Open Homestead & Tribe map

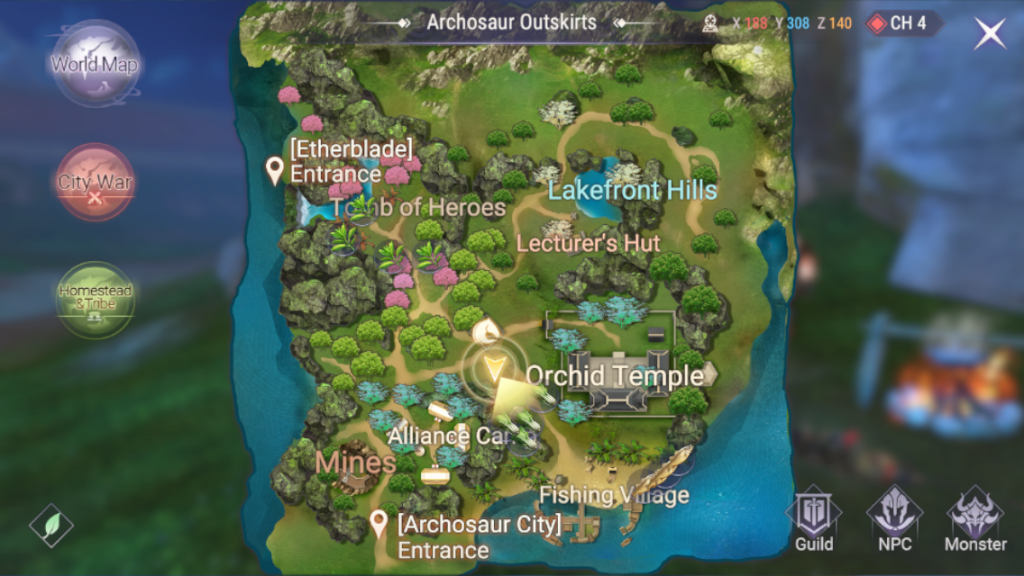[x=95, y=298]
